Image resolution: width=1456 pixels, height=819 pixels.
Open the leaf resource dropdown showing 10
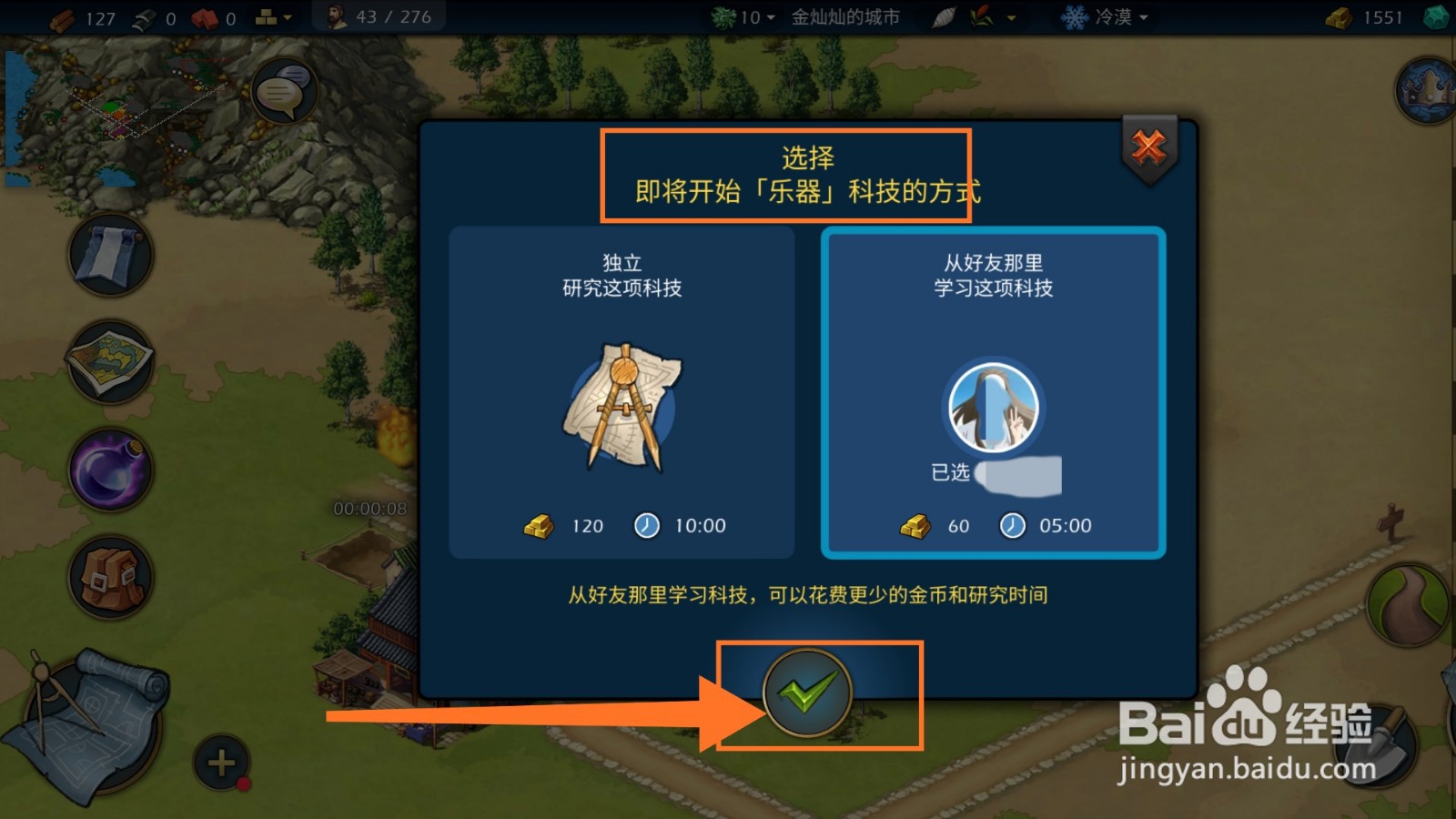pos(742,16)
